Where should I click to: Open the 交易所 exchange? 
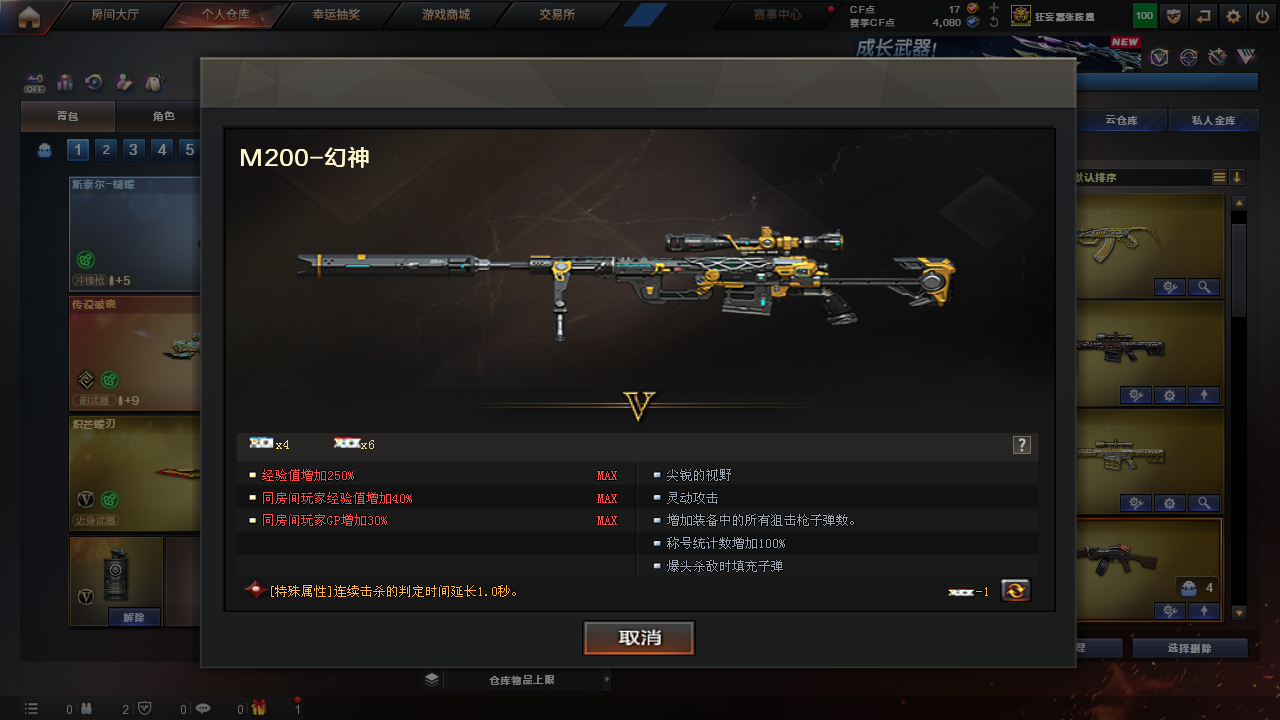[557, 15]
